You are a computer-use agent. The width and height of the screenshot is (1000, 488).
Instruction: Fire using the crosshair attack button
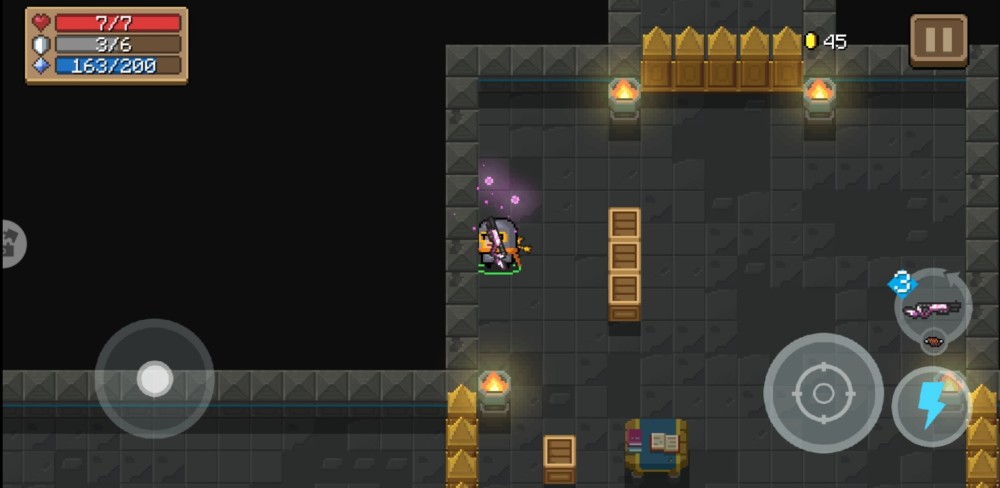click(x=823, y=393)
